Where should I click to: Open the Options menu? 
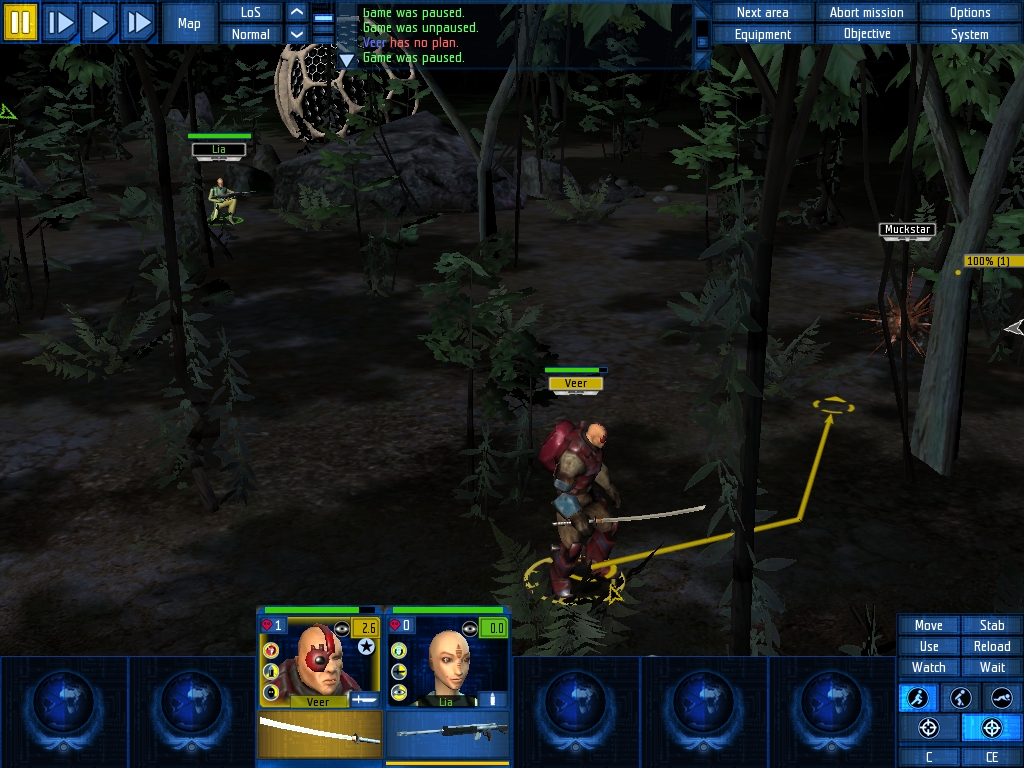coord(969,12)
